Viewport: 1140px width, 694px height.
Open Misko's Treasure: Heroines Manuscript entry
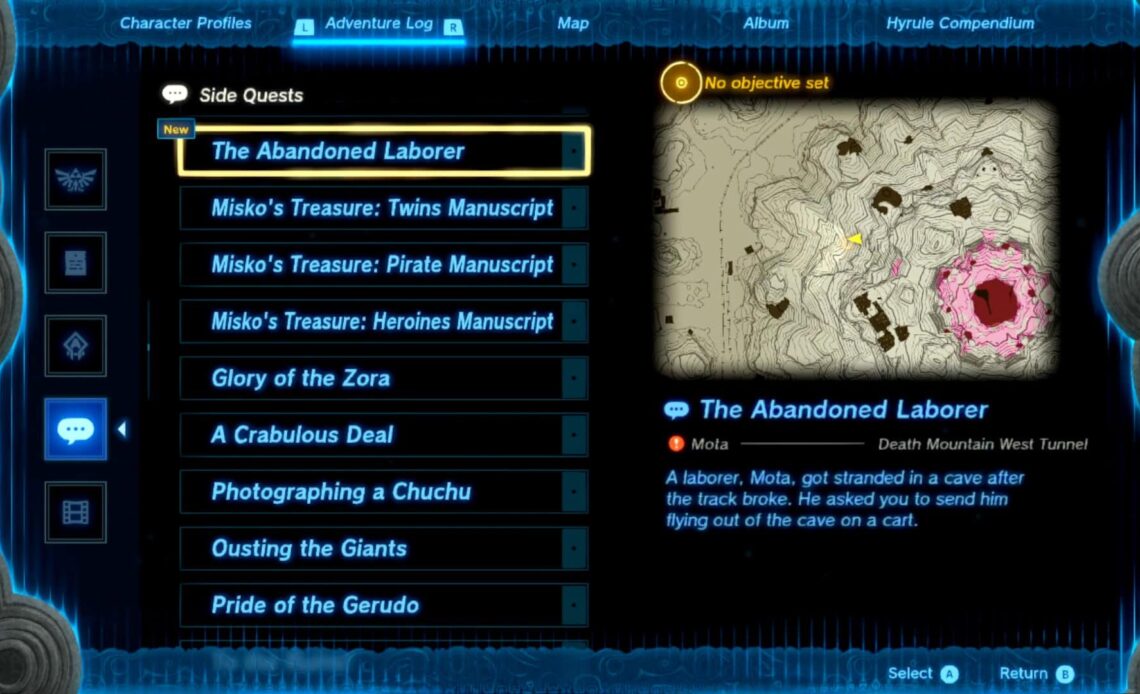pos(384,322)
